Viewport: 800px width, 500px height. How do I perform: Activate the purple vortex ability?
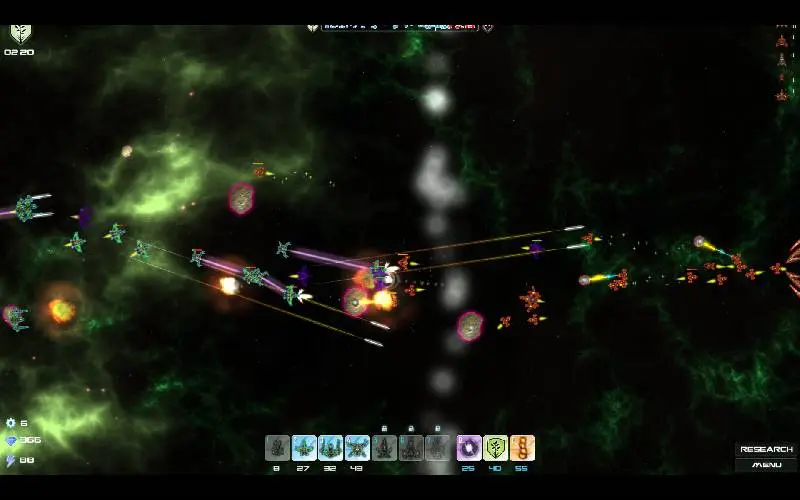tap(469, 448)
